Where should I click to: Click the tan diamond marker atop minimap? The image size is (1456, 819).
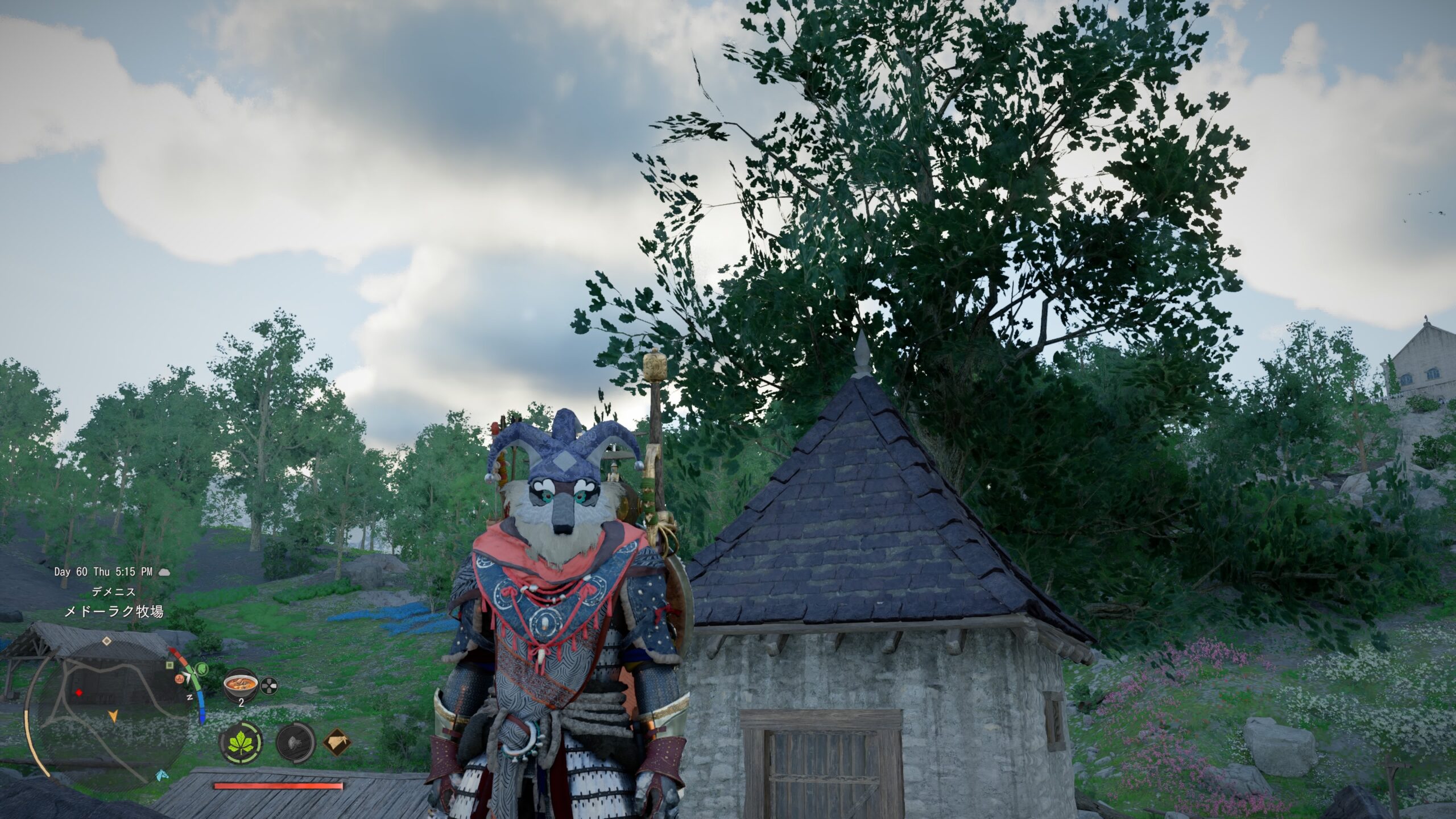(x=106, y=641)
